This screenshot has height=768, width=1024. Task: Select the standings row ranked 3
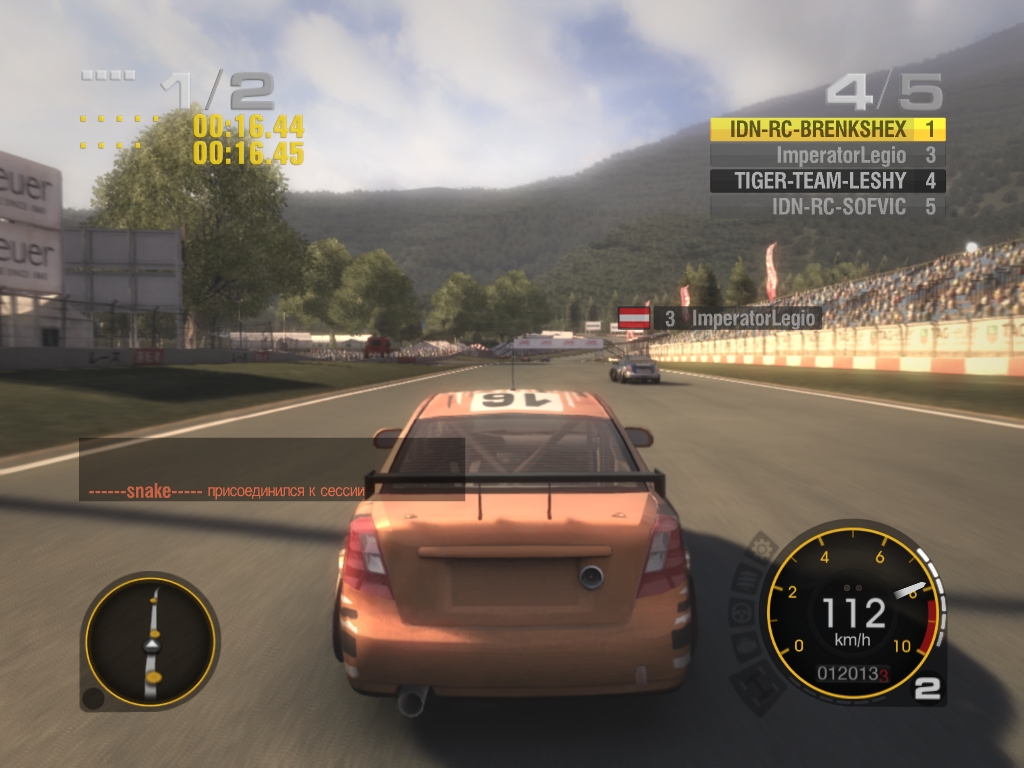pos(827,155)
